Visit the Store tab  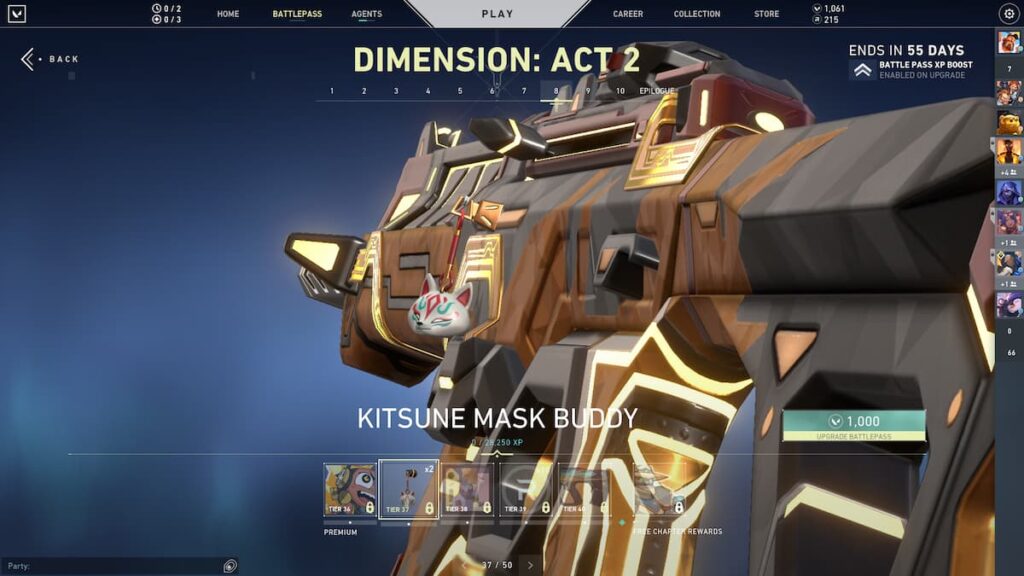(767, 14)
